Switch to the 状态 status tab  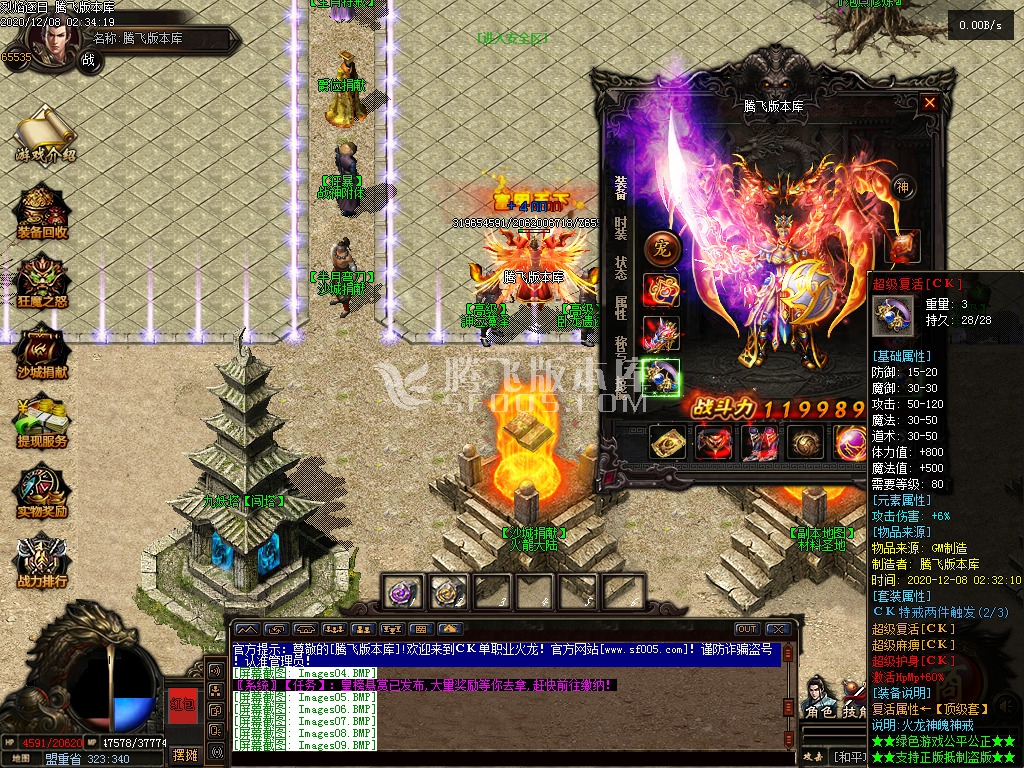point(621,268)
